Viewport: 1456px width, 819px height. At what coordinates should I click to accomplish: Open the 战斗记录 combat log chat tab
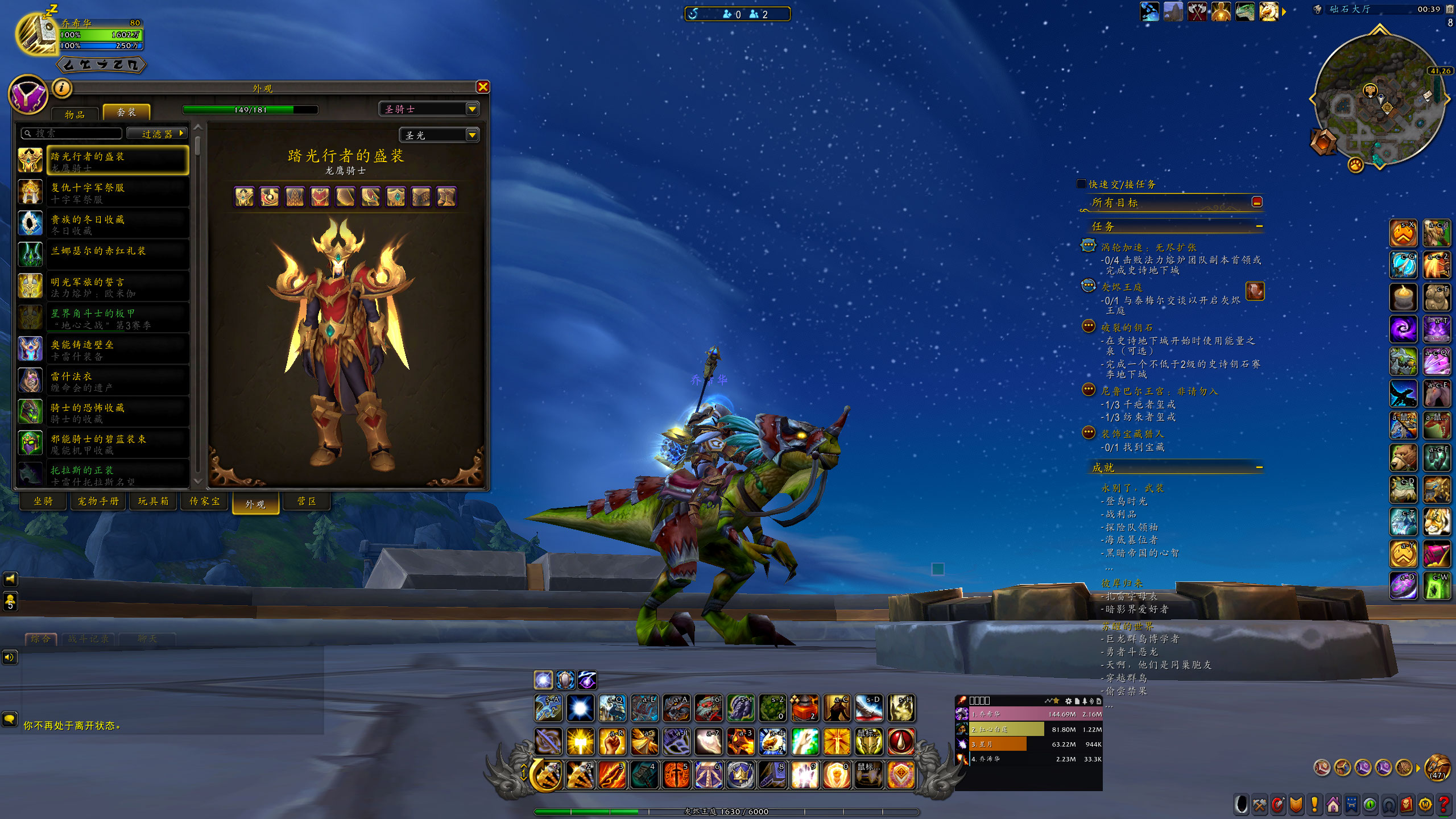coord(88,639)
